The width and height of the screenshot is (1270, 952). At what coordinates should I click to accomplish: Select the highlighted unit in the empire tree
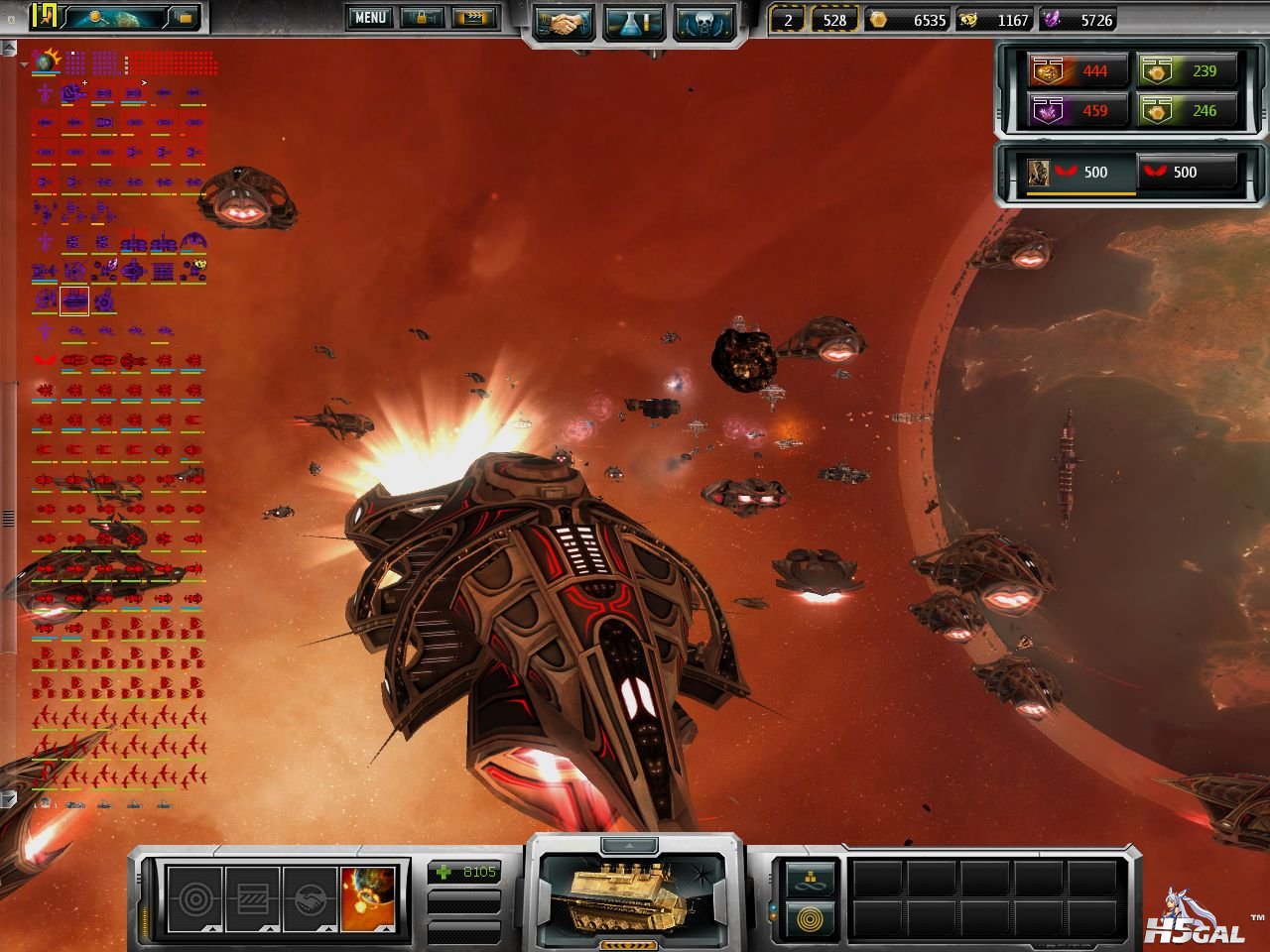click(x=74, y=299)
